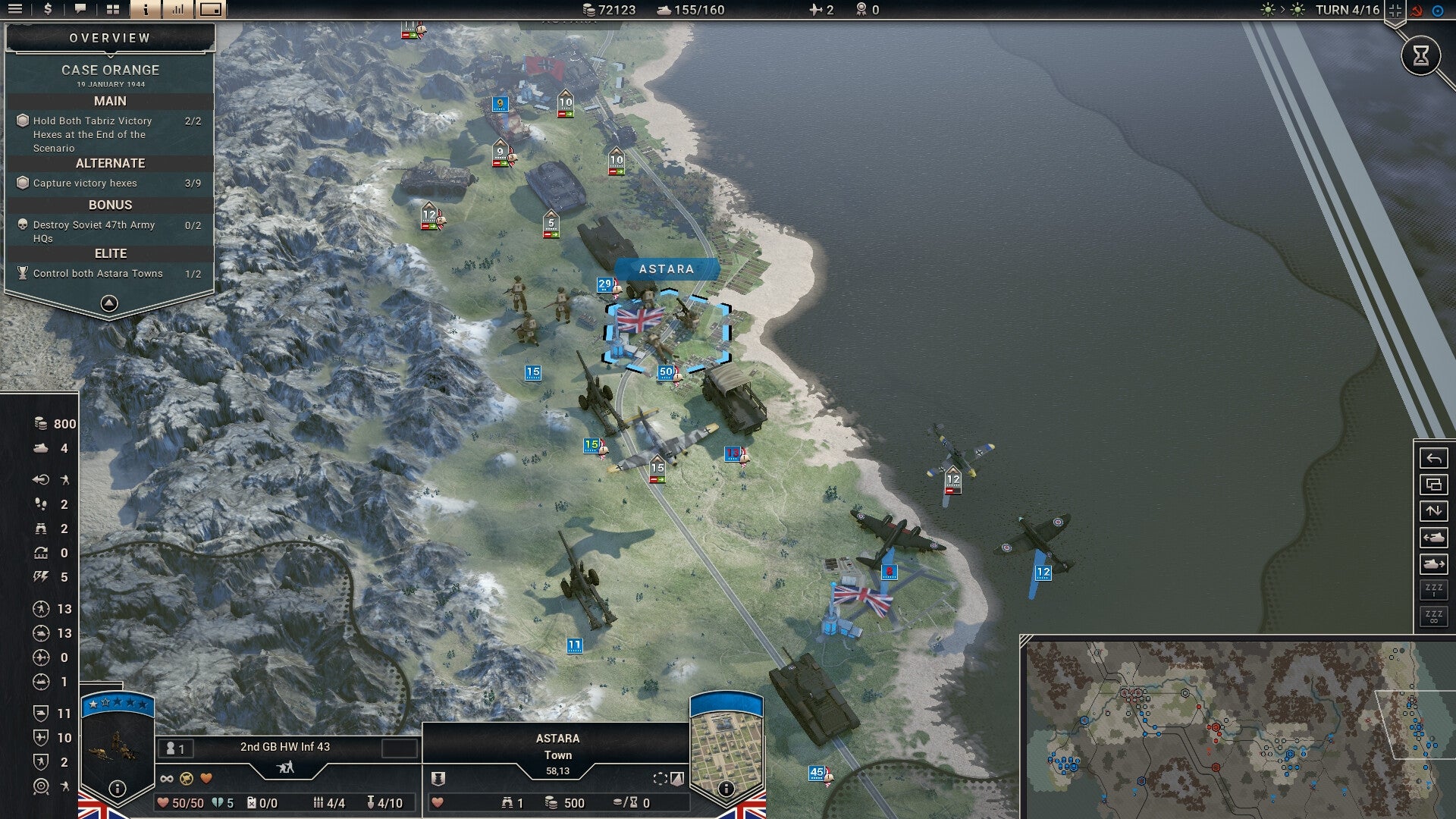The image size is (1456, 819).
Task: Open the message log speech bubble icon
Action: [x=81, y=10]
